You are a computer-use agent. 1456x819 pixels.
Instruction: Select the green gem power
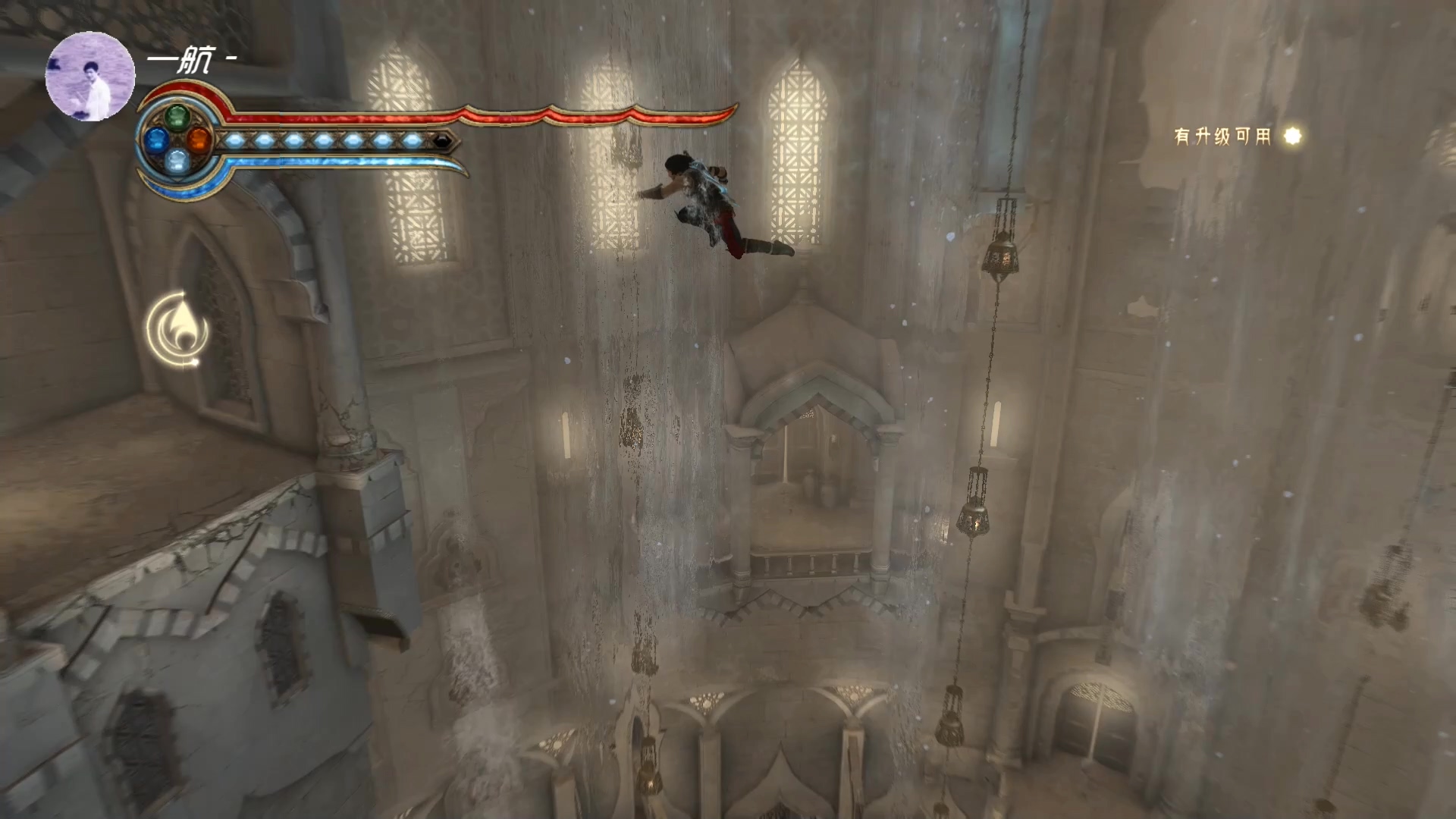tap(177, 118)
